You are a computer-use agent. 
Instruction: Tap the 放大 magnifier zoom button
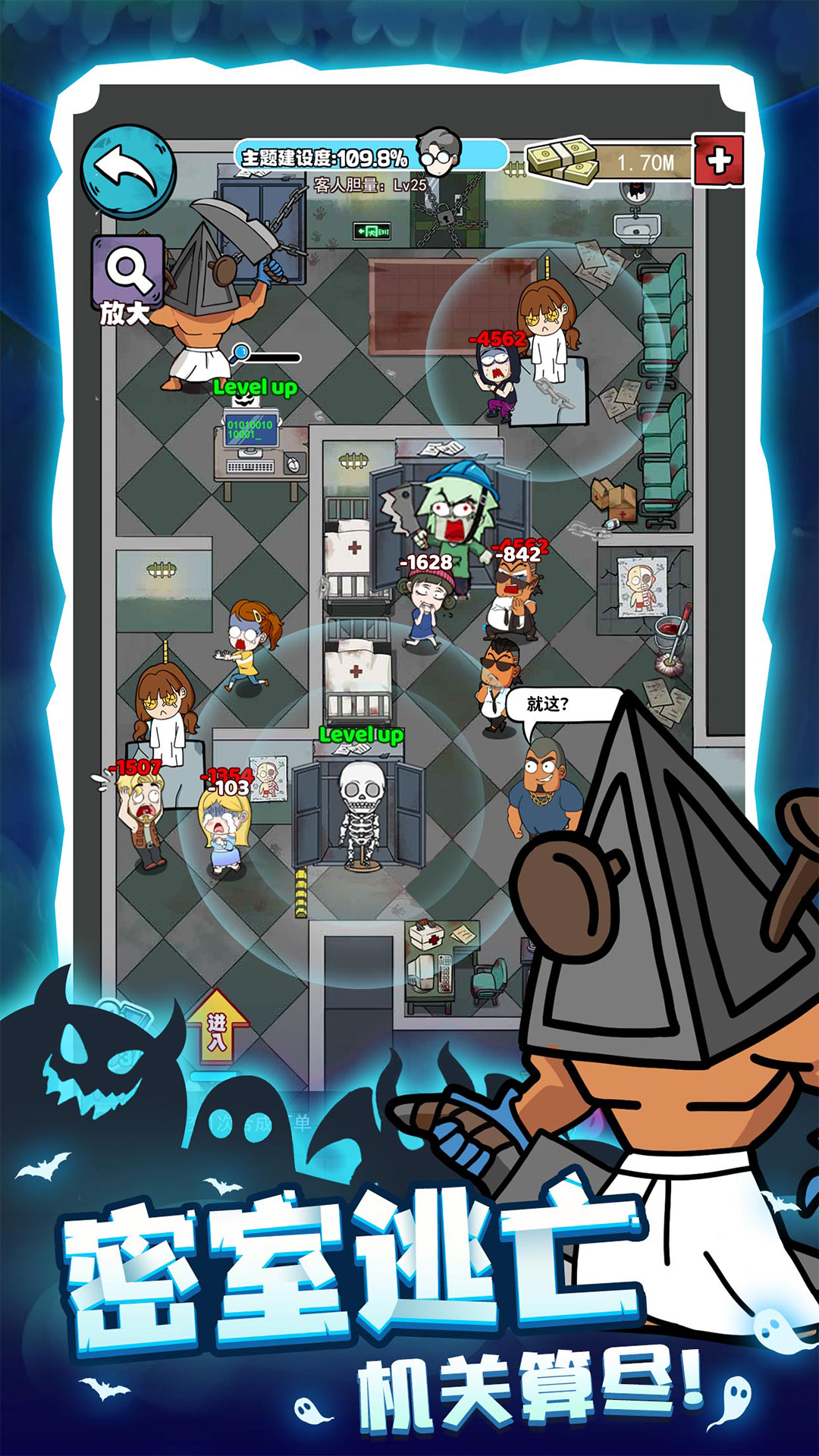tap(128, 278)
